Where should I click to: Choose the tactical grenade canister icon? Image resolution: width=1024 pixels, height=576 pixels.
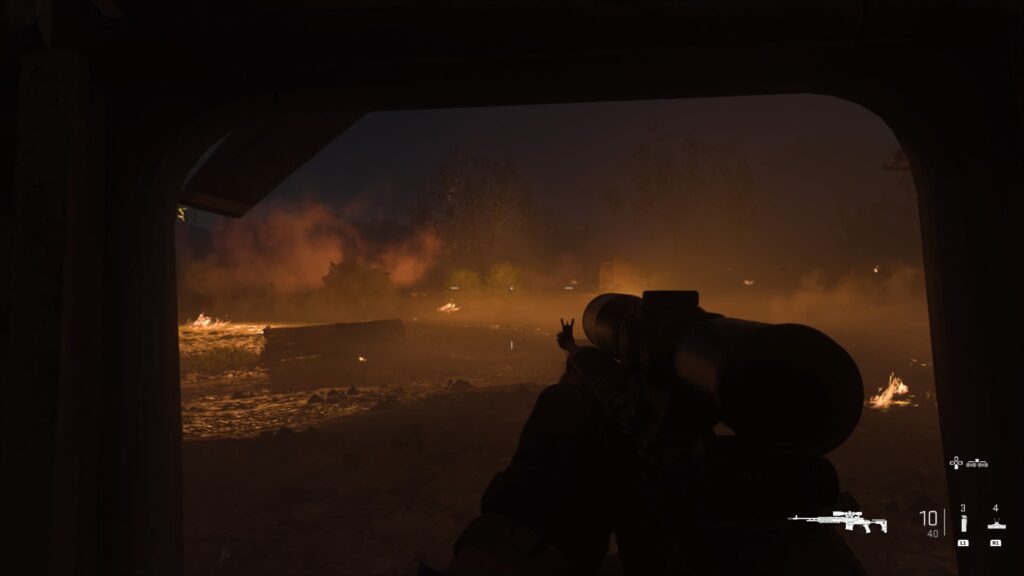963,524
